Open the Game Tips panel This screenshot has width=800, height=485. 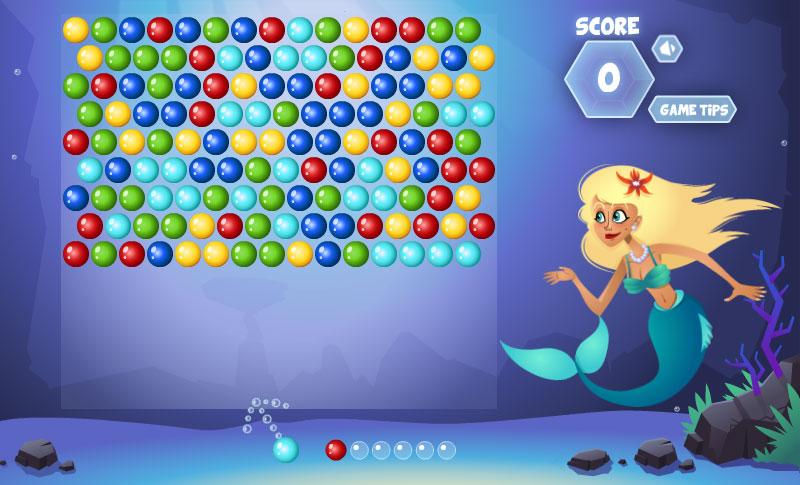click(692, 109)
